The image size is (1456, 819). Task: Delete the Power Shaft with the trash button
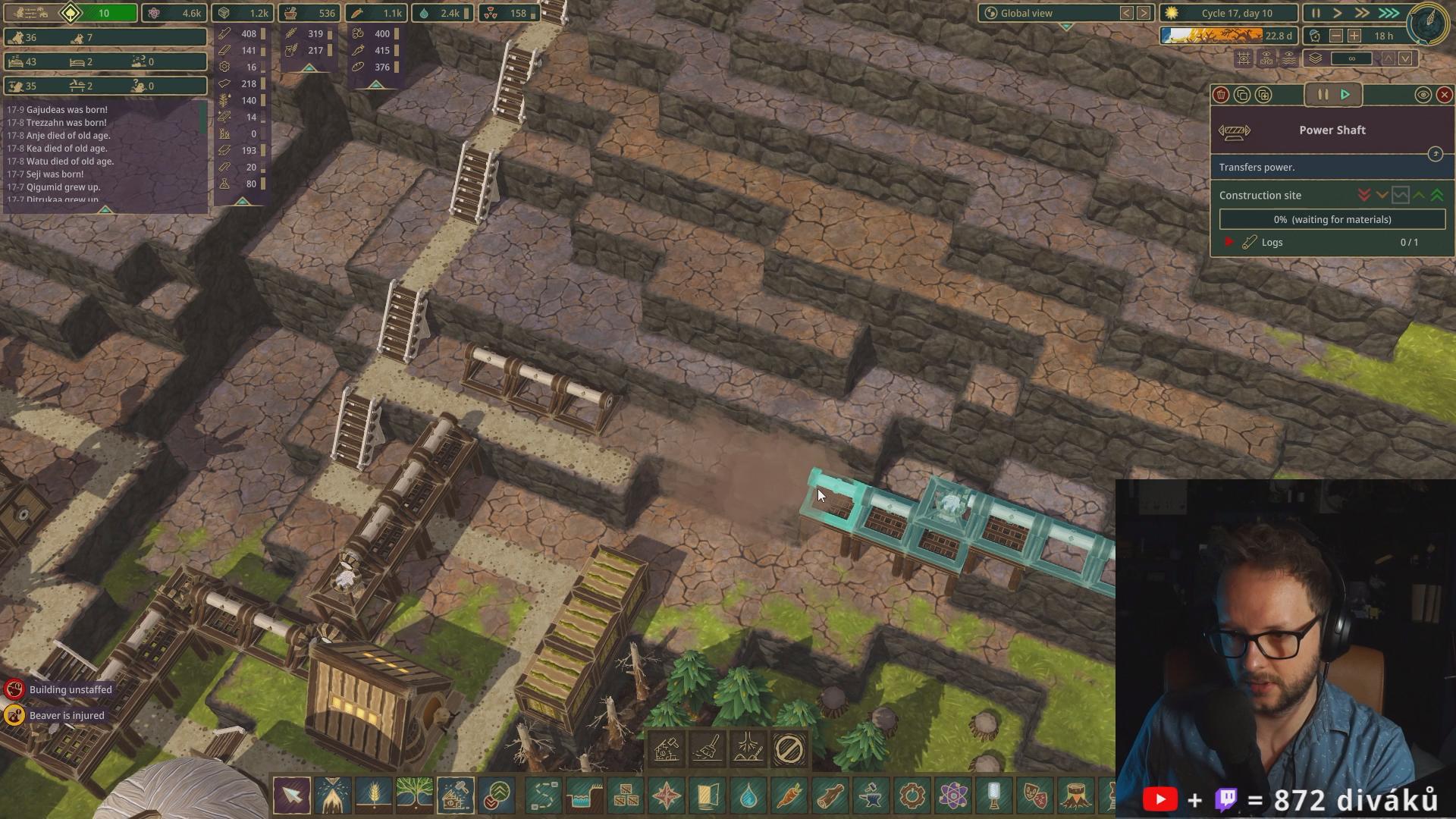click(1221, 95)
